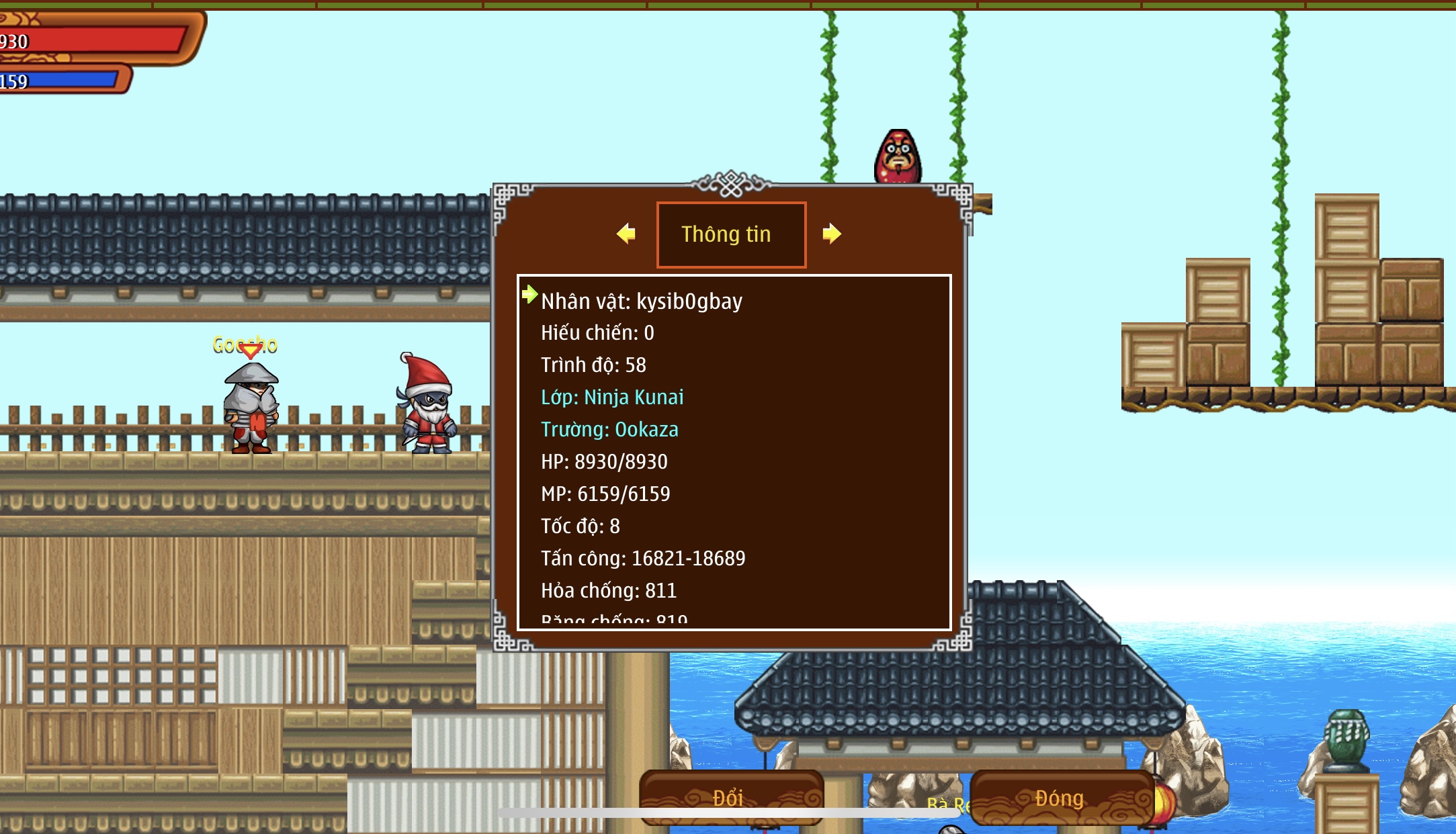Choose the Trường: Ookaza row
Image resolution: width=1456 pixels, height=834 pixels.
pyautogui.click(x=609, y=430)
